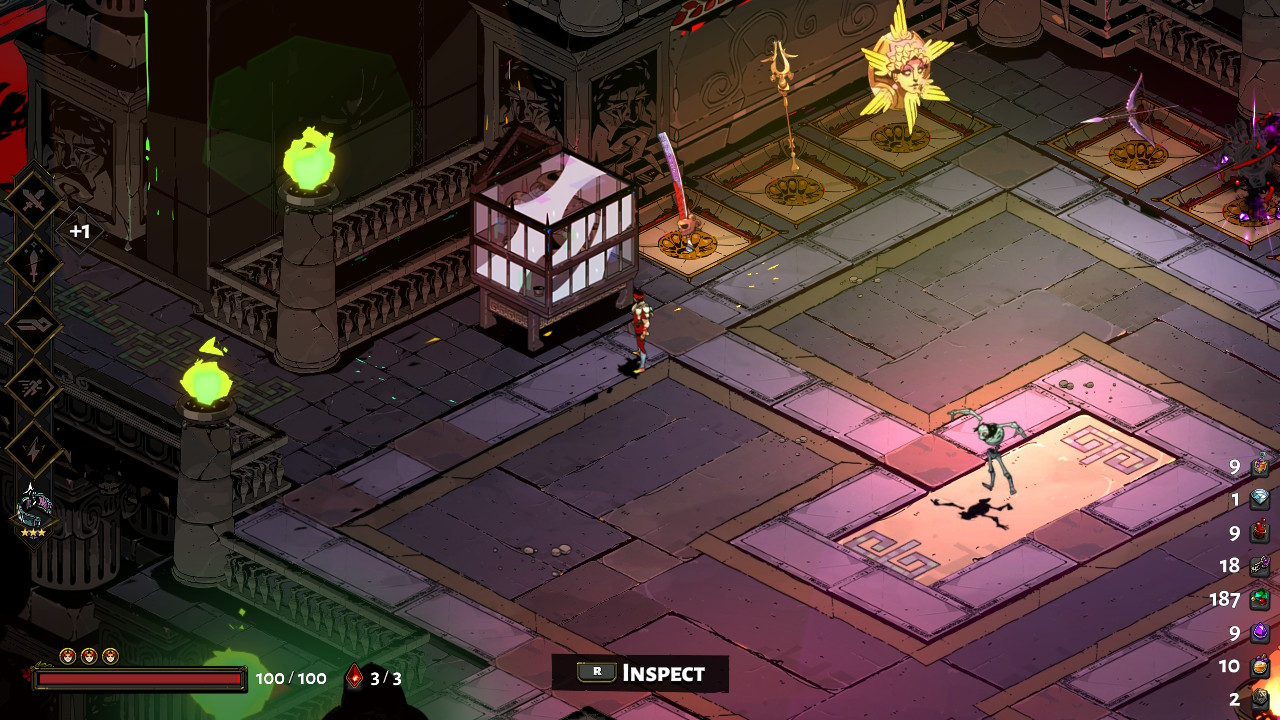Select the Cast boon slot
Image resolution: width=1280 pixels, height=720 pixels.
pyautogui.click(x=34, y=326)
